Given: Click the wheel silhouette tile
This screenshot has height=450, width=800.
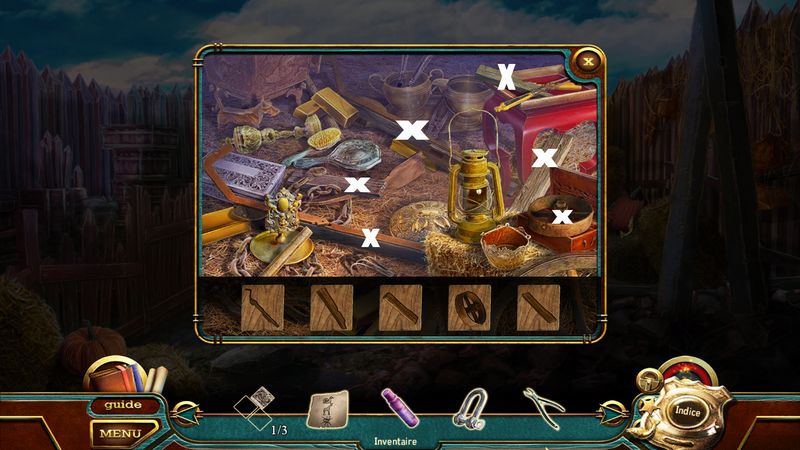Looking at the screenshot, I should tap(469, 308).
